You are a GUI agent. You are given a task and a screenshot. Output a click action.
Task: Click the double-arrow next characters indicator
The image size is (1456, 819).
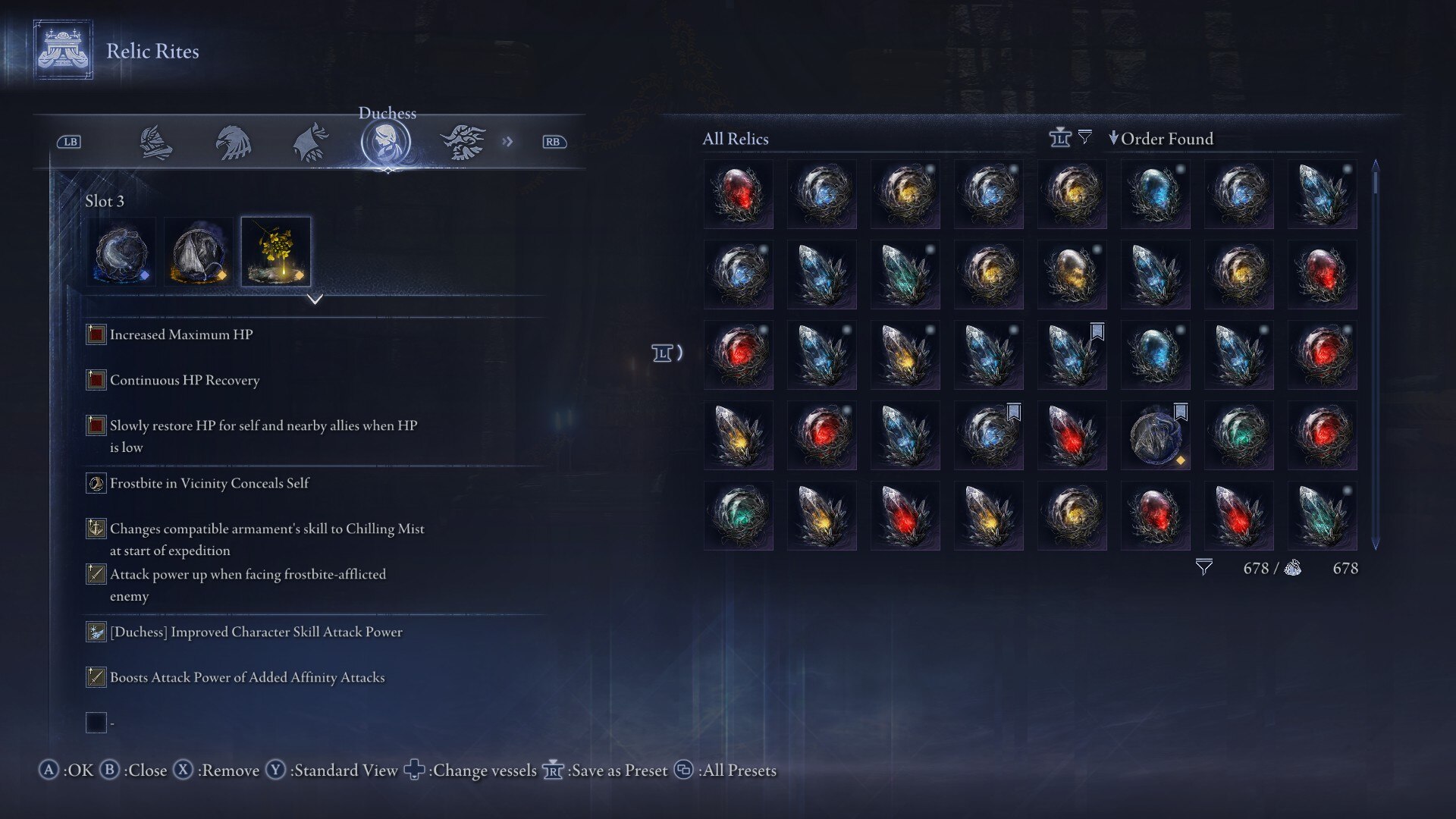tap(507, 142)
